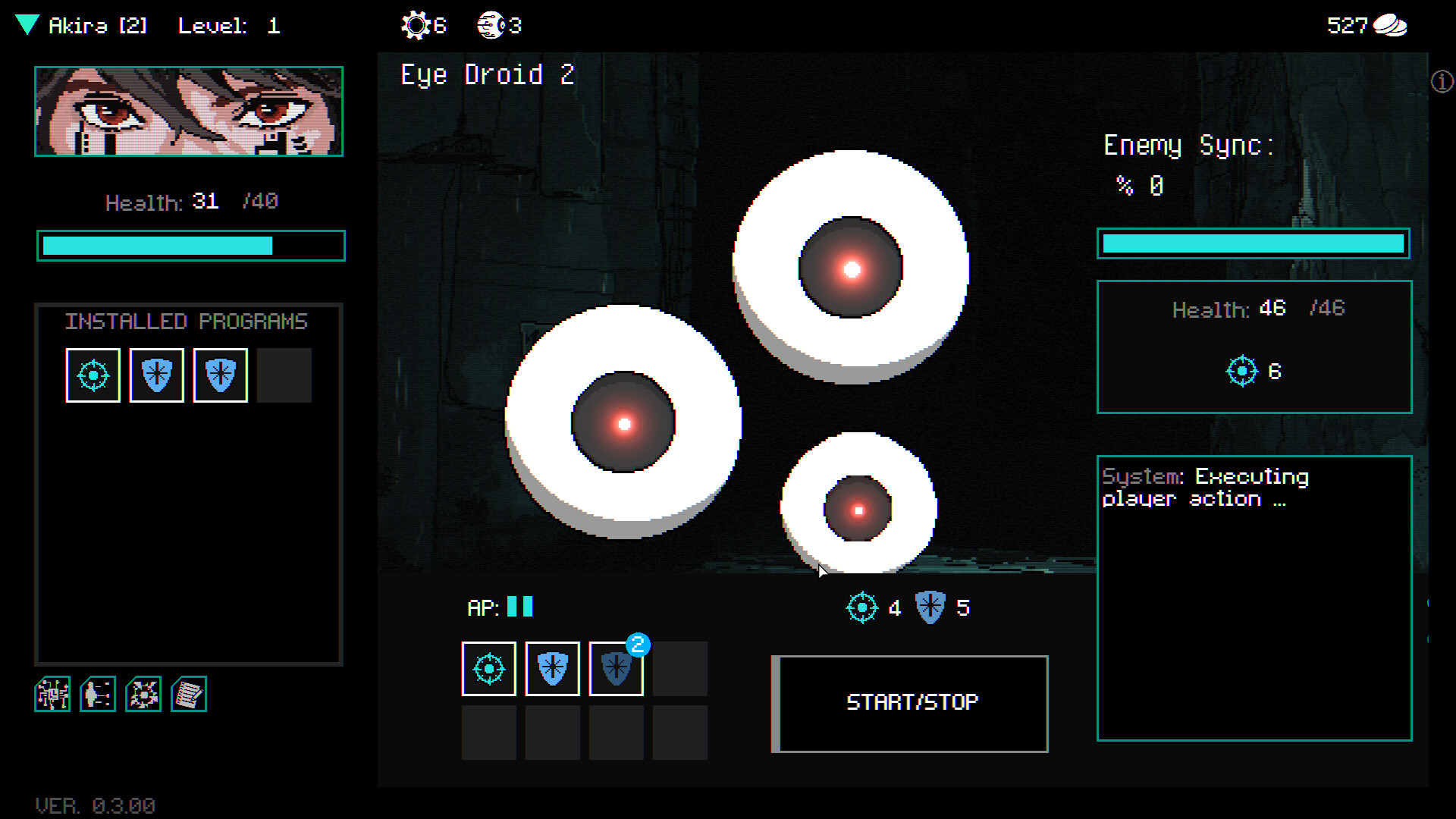Viewport: 1456px width, 819px height.
Task: Collapse the Installed Programs panel header
Action: [x=187, y=321]
